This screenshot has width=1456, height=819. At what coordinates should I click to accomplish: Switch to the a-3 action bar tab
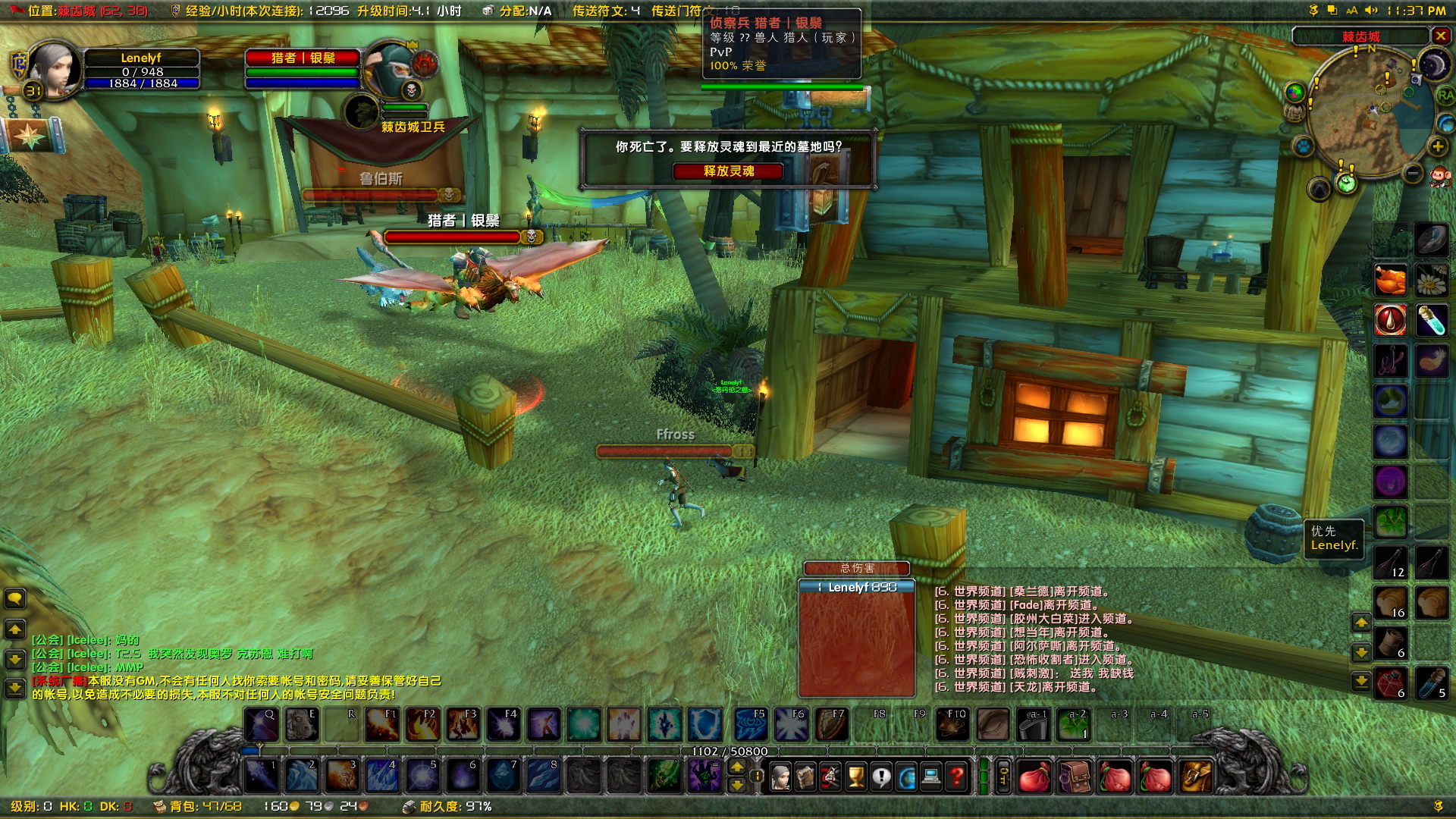pos(1119,714)
